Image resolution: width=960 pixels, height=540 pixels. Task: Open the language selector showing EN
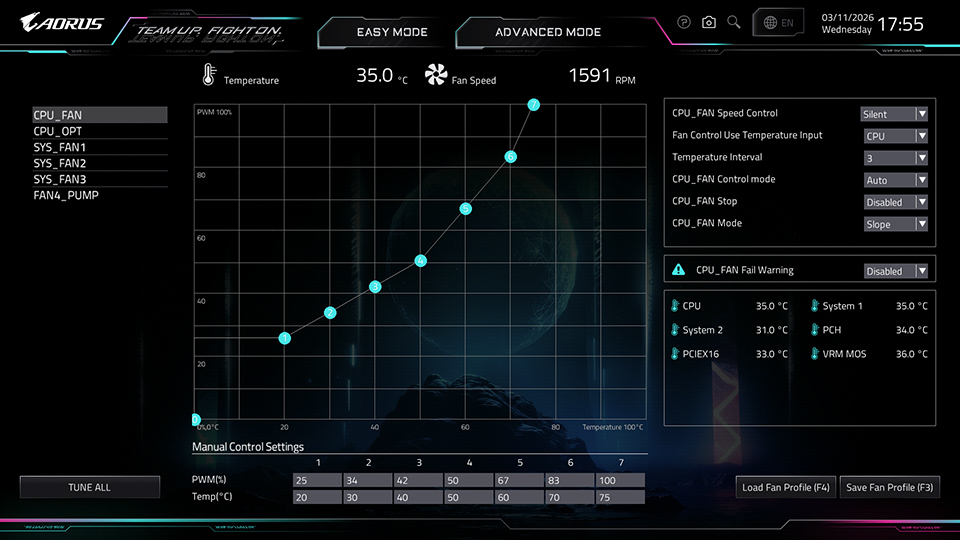coord(779,22)
